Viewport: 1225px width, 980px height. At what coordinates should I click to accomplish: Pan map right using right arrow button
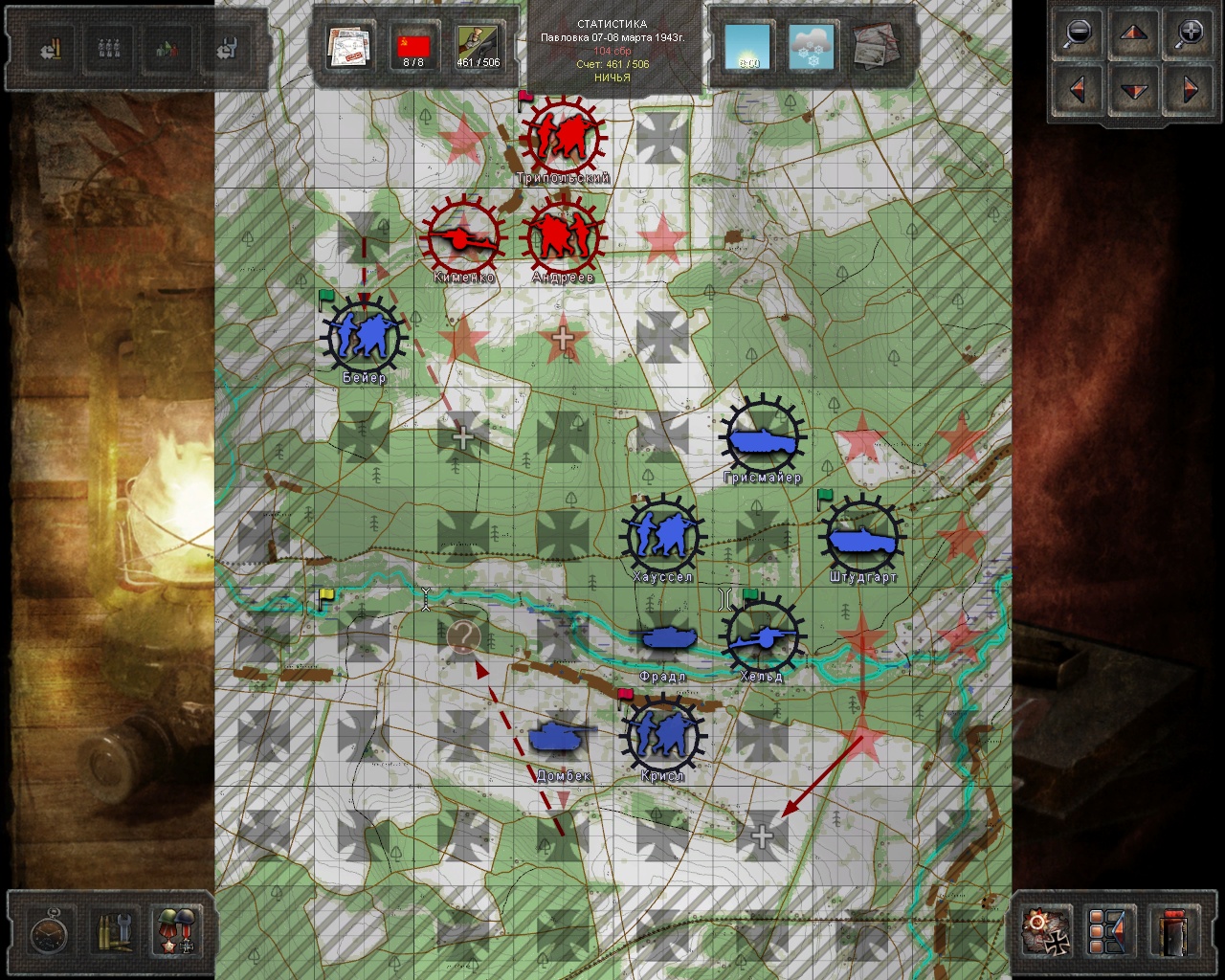(1189, 90)
